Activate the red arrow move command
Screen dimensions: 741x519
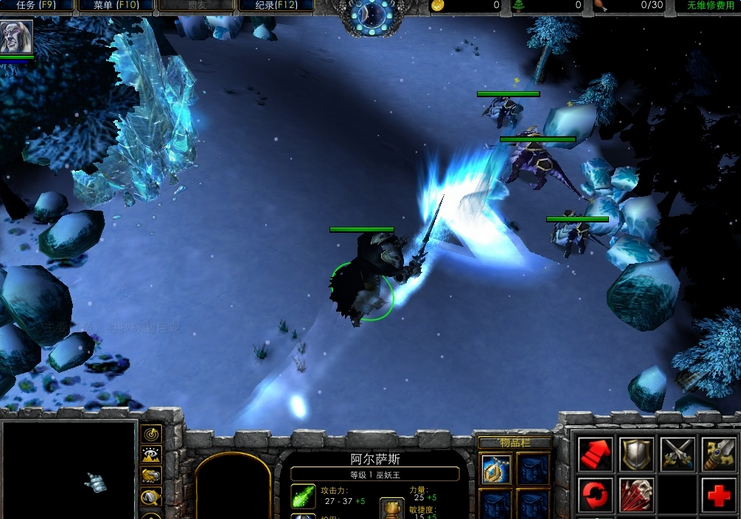595,454
